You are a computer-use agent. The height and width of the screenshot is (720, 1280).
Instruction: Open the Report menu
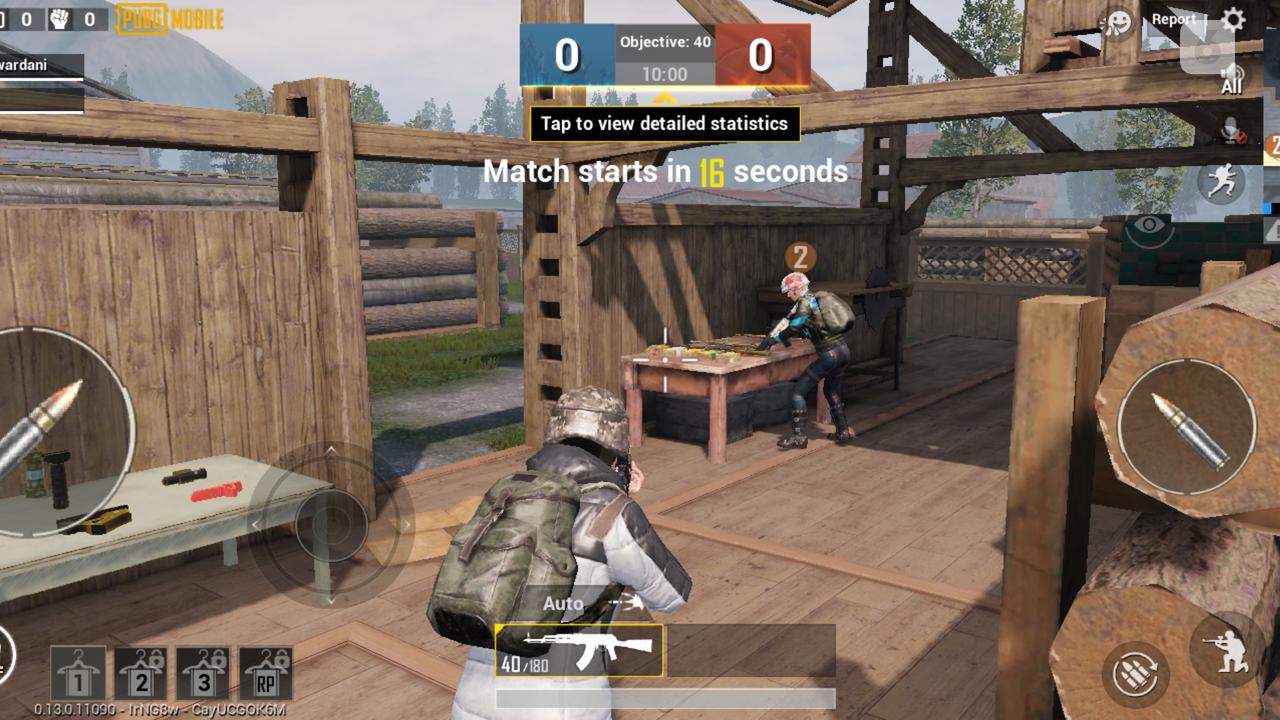[x=1172, y=18]
